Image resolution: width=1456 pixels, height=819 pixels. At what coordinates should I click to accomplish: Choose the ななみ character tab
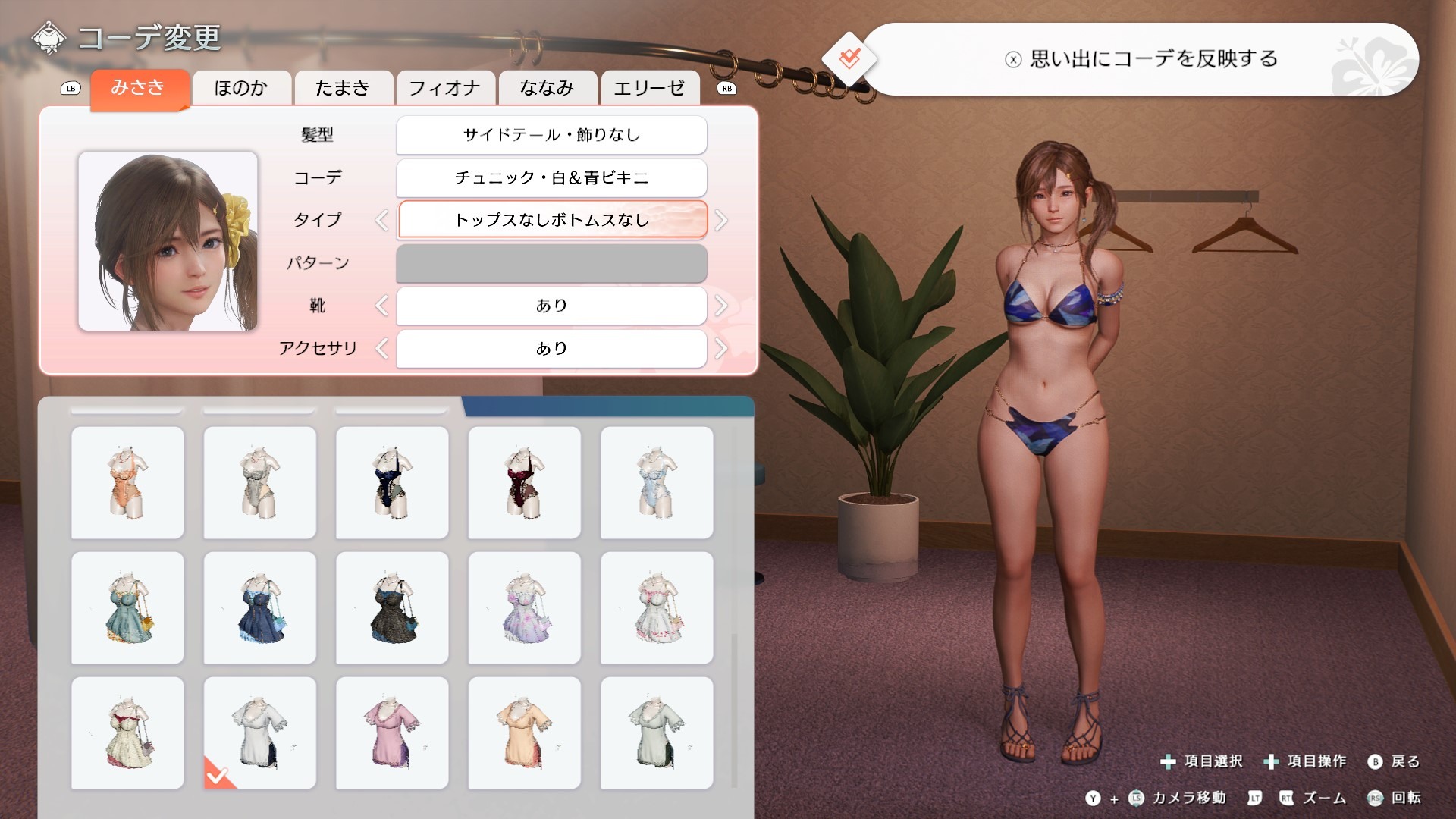547,89
